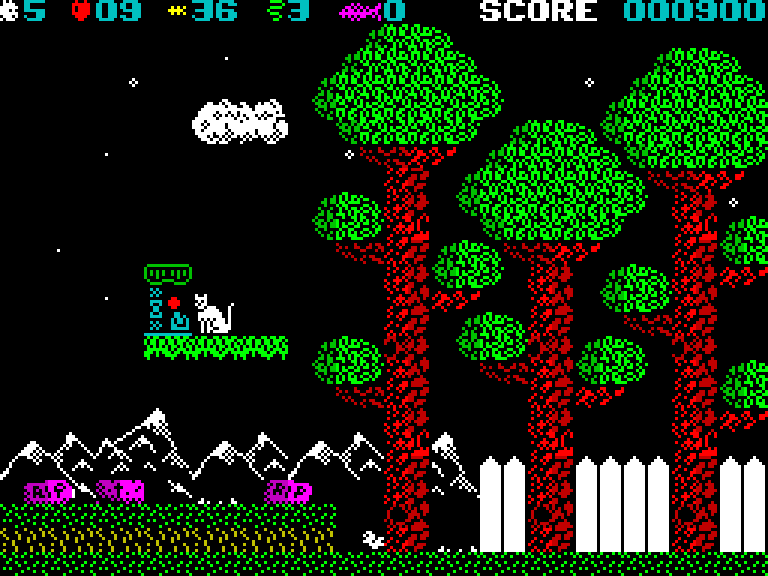The image size is (768, 576).
Task: Select the red heart icon
Action: pyautogui.click(x=81, y=12)
